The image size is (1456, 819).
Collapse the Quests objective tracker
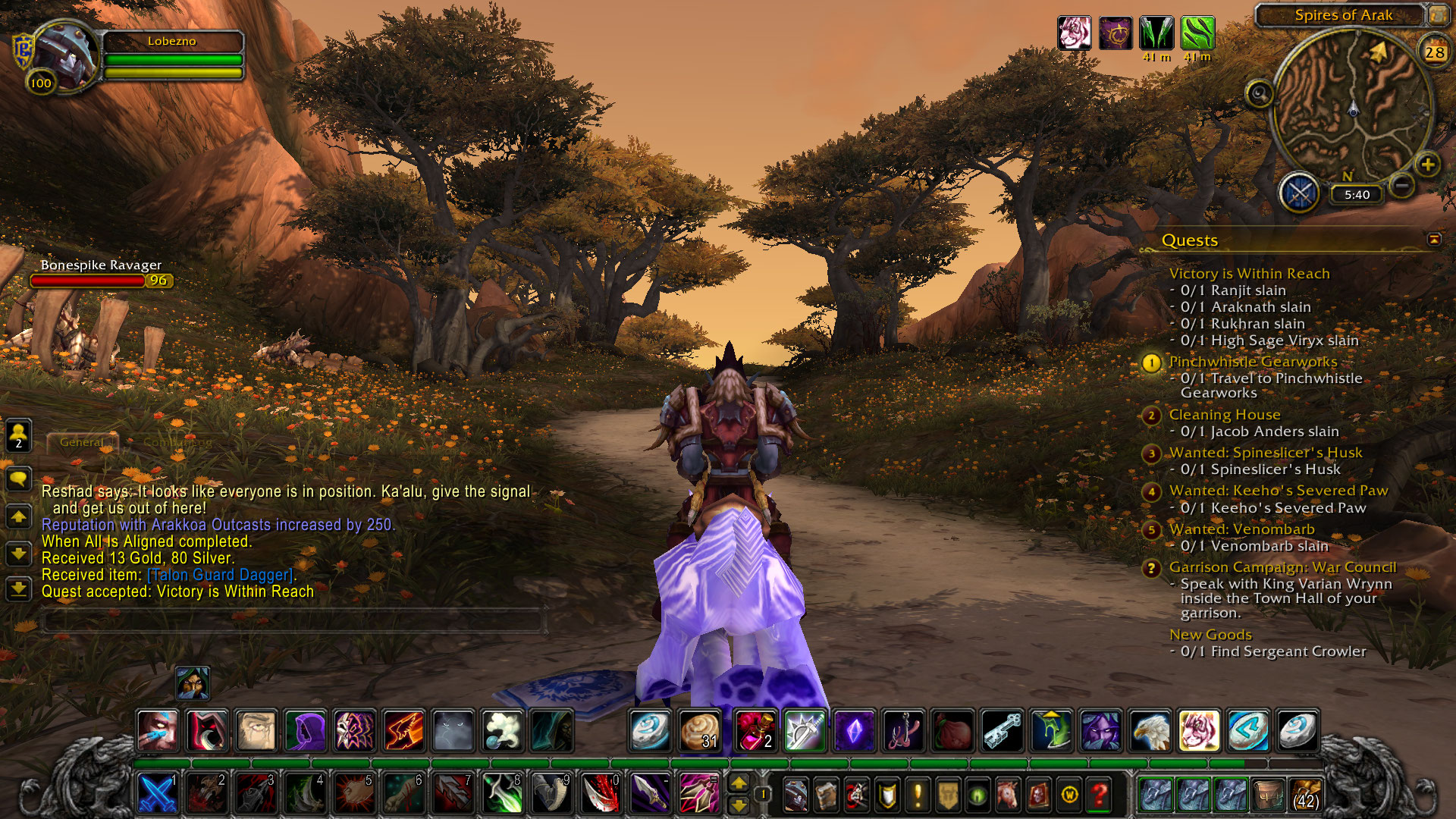[1433, 240]
